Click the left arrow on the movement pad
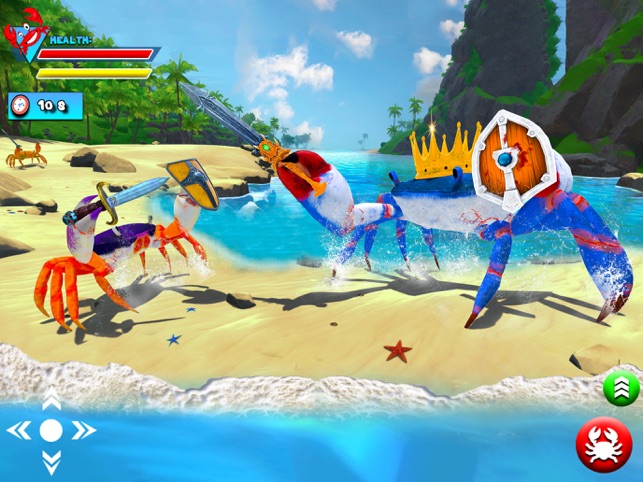 pyautogui.click(x=20, y=431)
